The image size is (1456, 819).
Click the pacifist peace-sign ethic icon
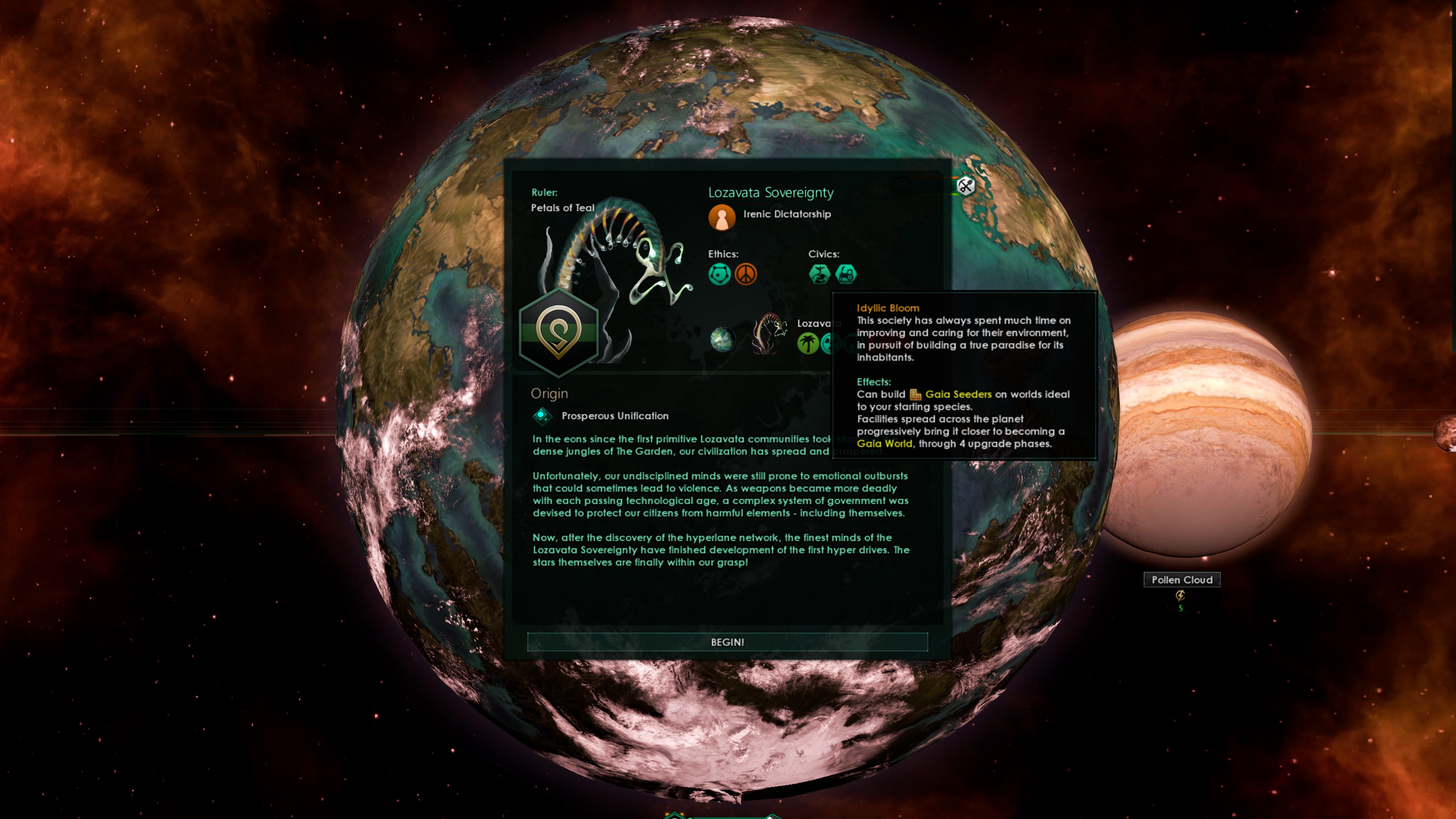click(x=746, y=275)
